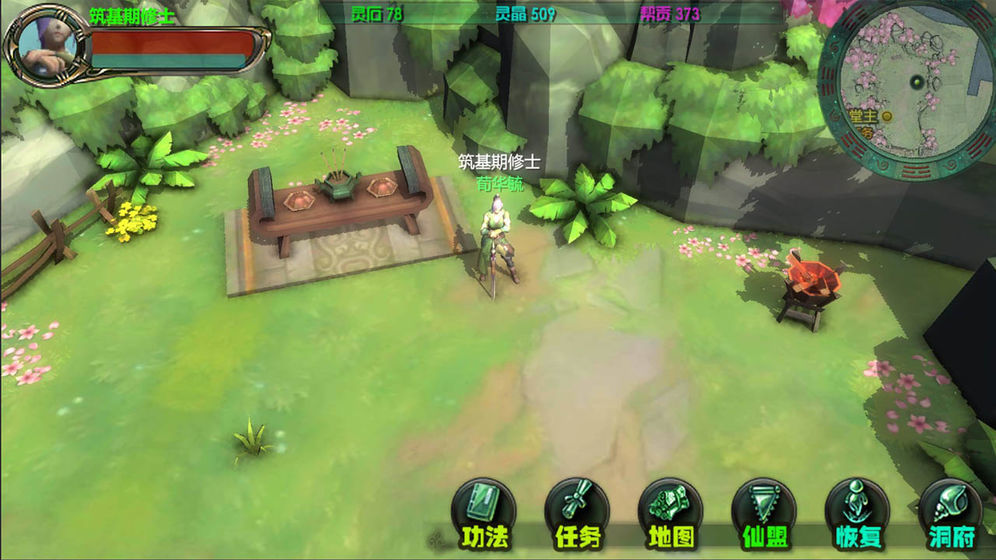
Task: Activate the 恢复 recovery button
Action: (x=857, y=512)
